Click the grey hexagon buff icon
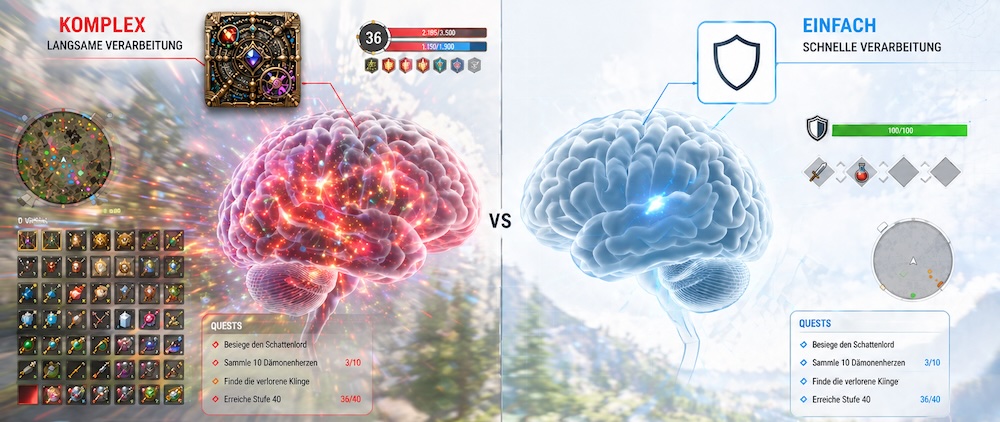Screen dimensions: 1000x422 tap(474, 65)
